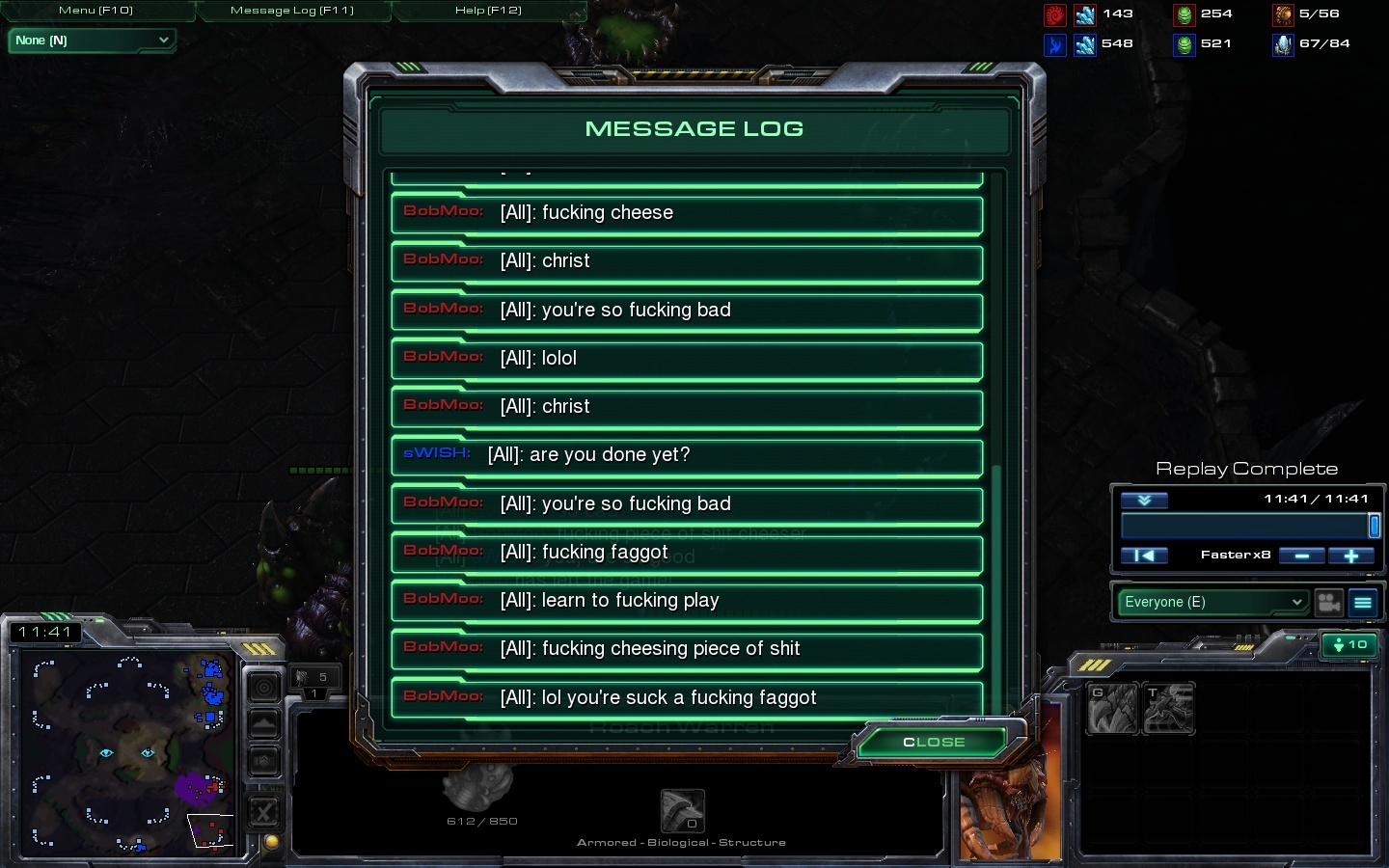1389x868 pixels.
Task: Select the green idle worker button showing 10
Action: tap(1348, 644)
